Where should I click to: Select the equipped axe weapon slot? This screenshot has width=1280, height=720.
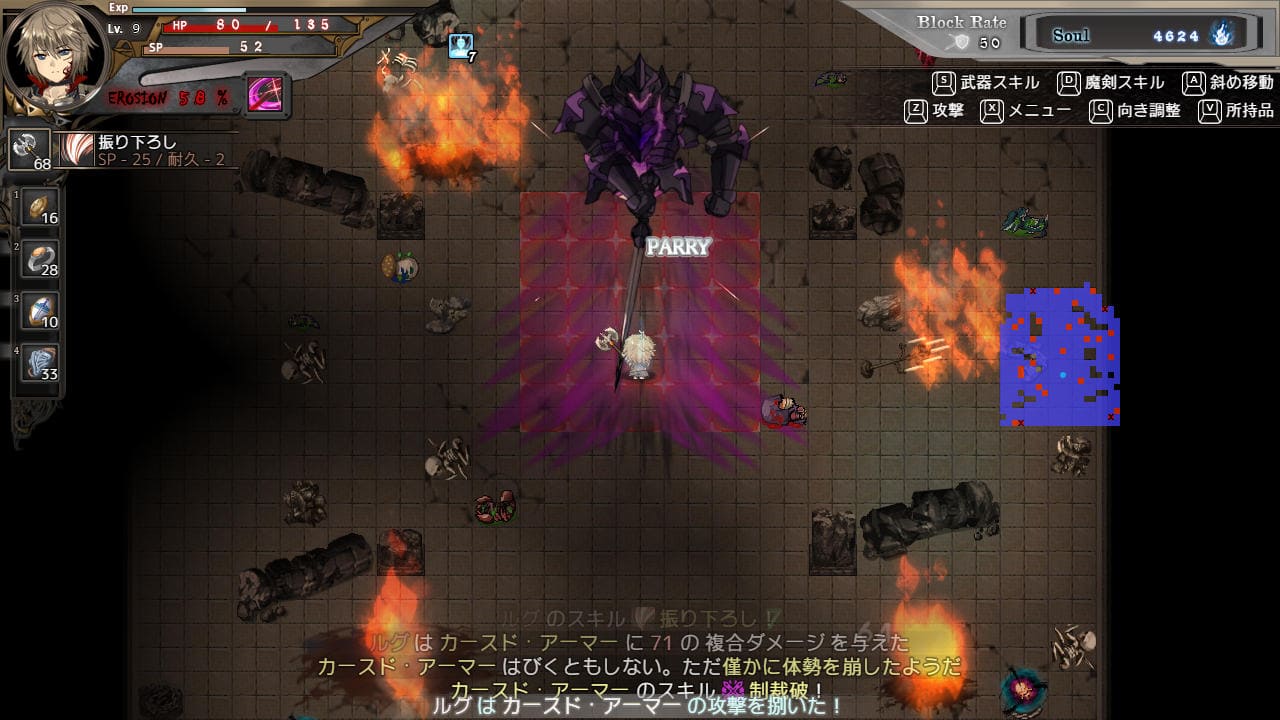click(x=29, y=149)
